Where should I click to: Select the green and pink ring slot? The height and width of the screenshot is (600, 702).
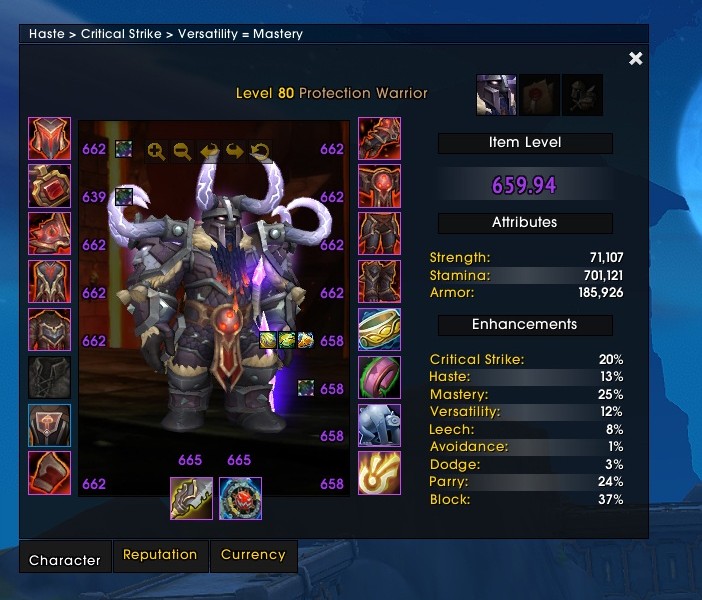click(x=379, y=378)
